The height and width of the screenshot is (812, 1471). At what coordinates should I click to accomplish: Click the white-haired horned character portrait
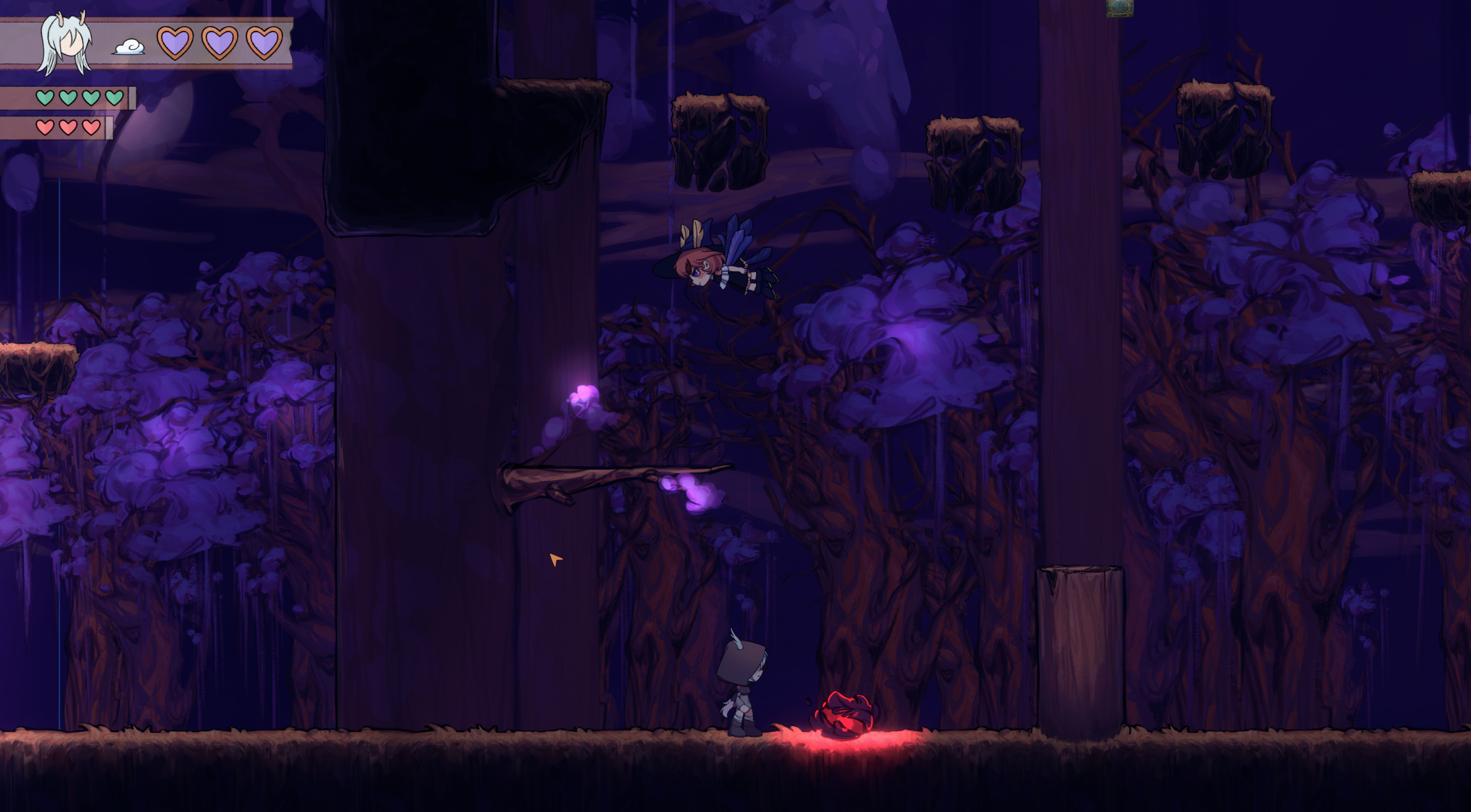[x=66, y=43]
